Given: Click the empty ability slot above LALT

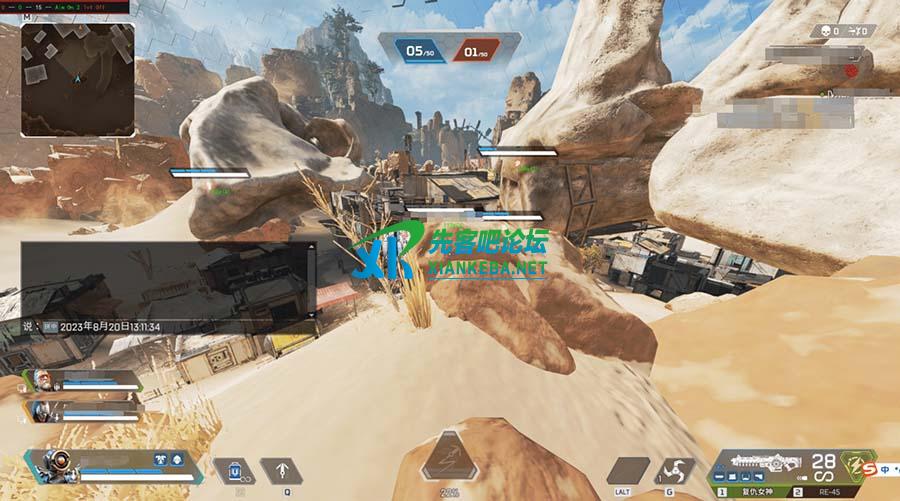Looking at the screenshot, I should click(x=627, y=471).
